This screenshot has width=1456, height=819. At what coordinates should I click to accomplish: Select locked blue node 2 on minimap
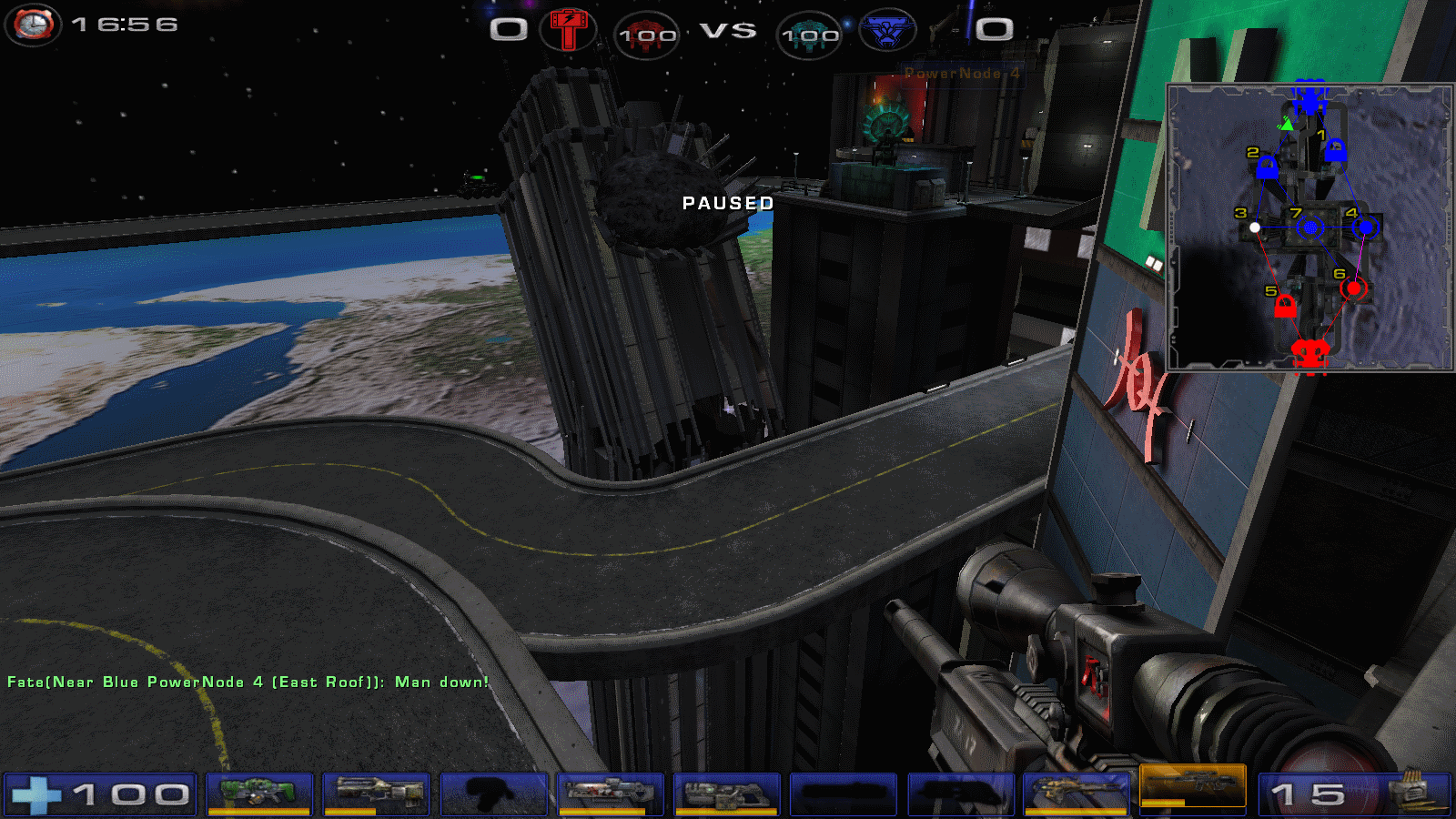tap(1267, 167)
